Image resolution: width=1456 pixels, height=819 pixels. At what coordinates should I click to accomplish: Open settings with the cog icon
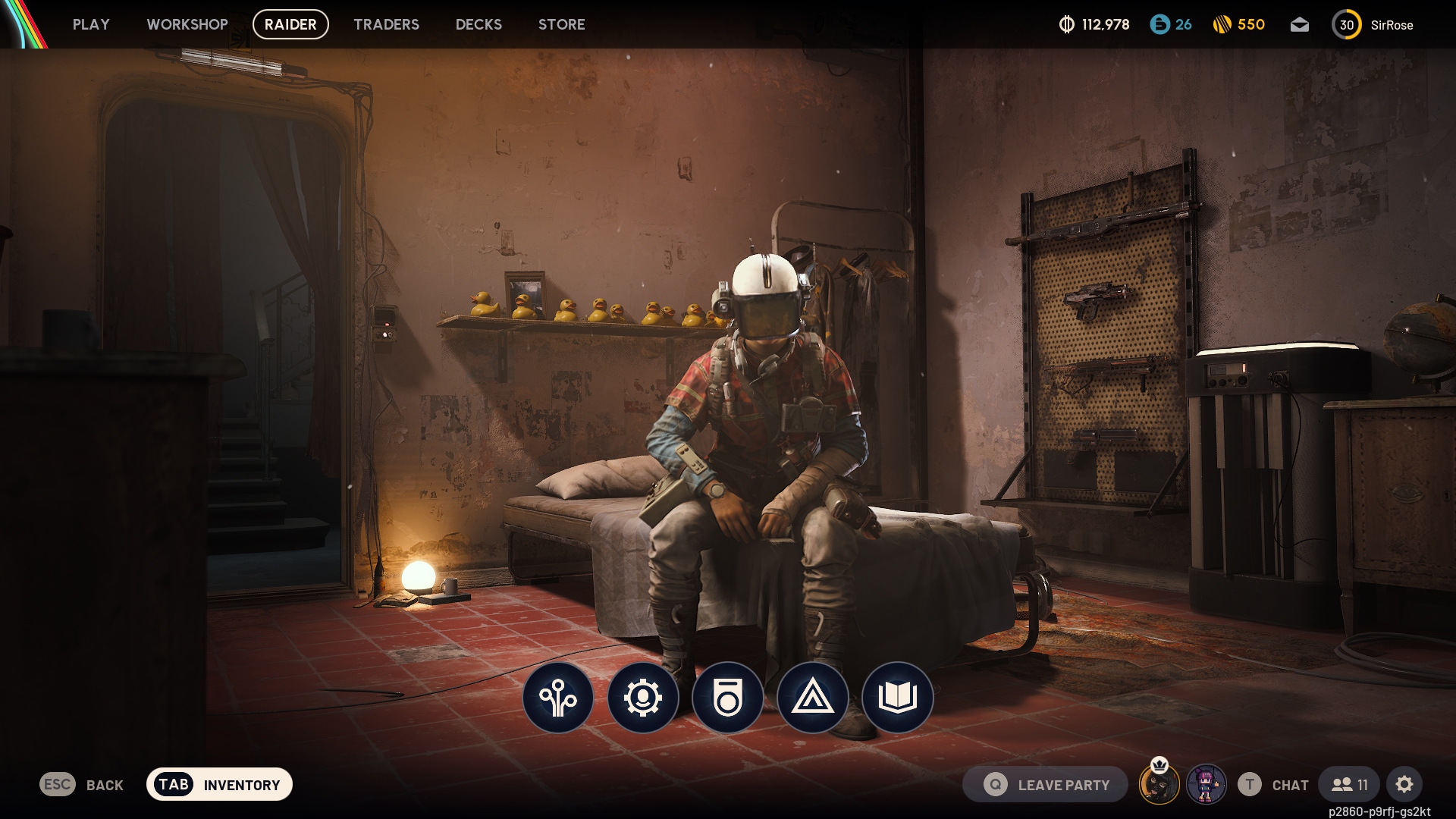[1404, 785]
